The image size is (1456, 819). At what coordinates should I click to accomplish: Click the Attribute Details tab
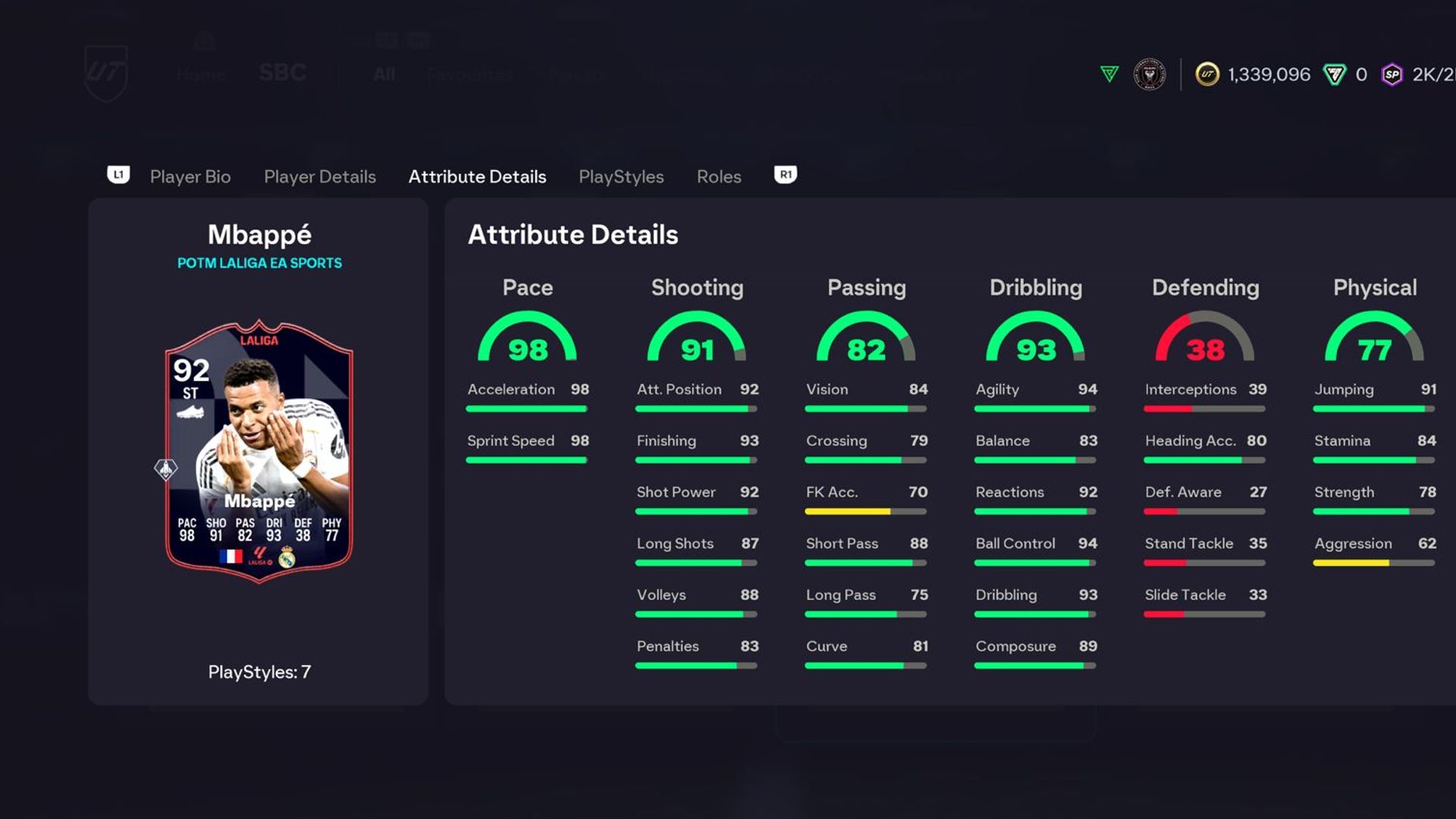pos(477,176)
